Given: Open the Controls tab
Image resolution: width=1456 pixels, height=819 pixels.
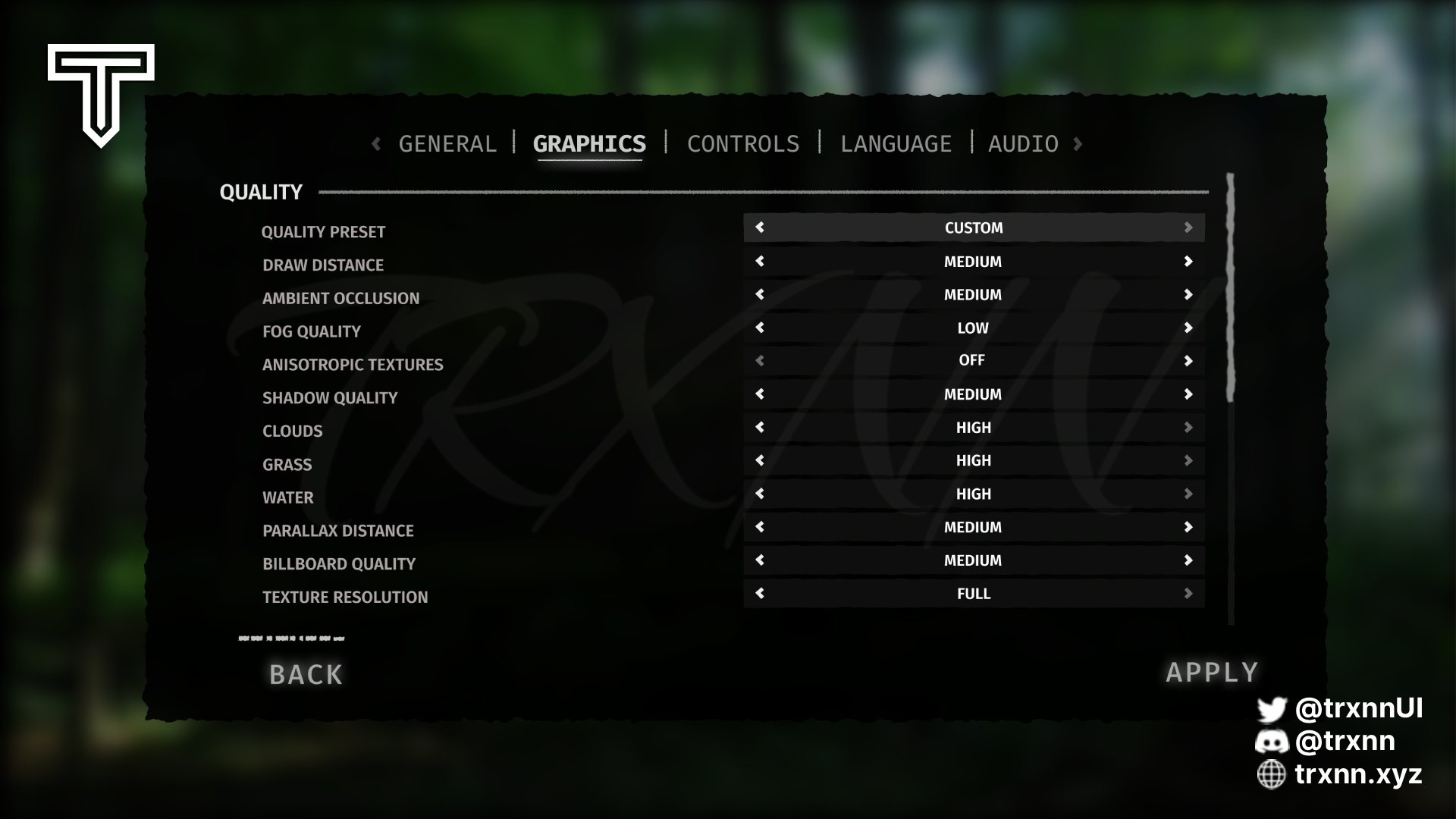Looking at the screenshot, I should tap(743, 143).
